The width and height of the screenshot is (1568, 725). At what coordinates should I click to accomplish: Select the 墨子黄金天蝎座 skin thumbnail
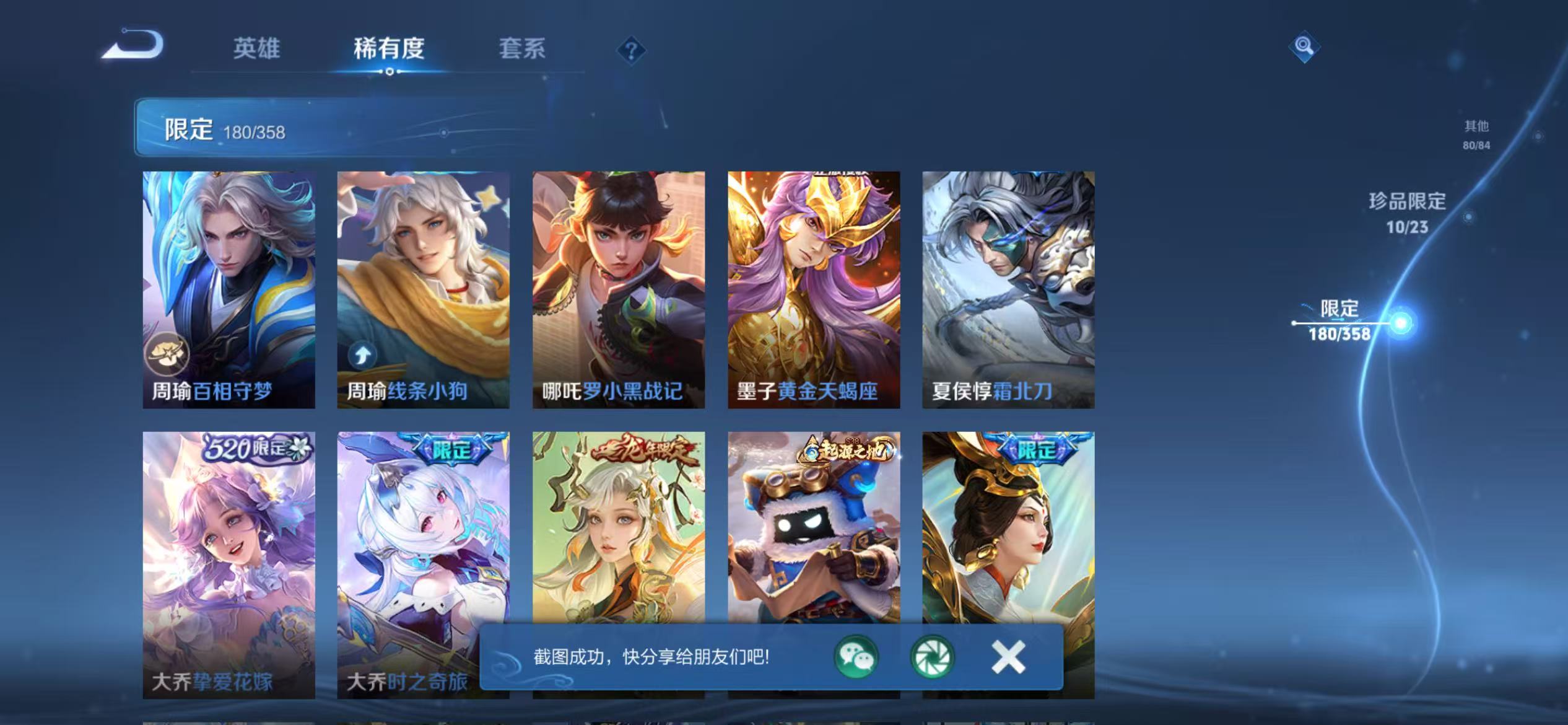pyautogui.click(x=813, y=279)
